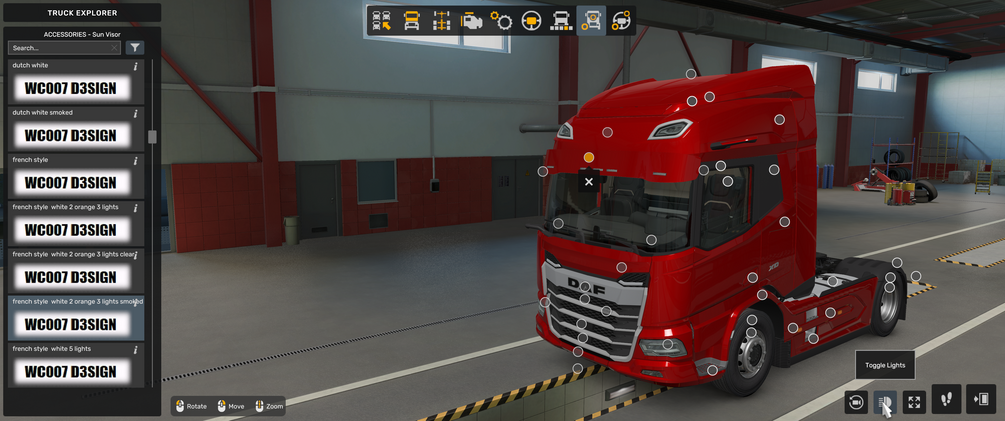Switch to the steering wheel interior category
Viewport: 1005px width, 421px height.
(x=531, y=21)
